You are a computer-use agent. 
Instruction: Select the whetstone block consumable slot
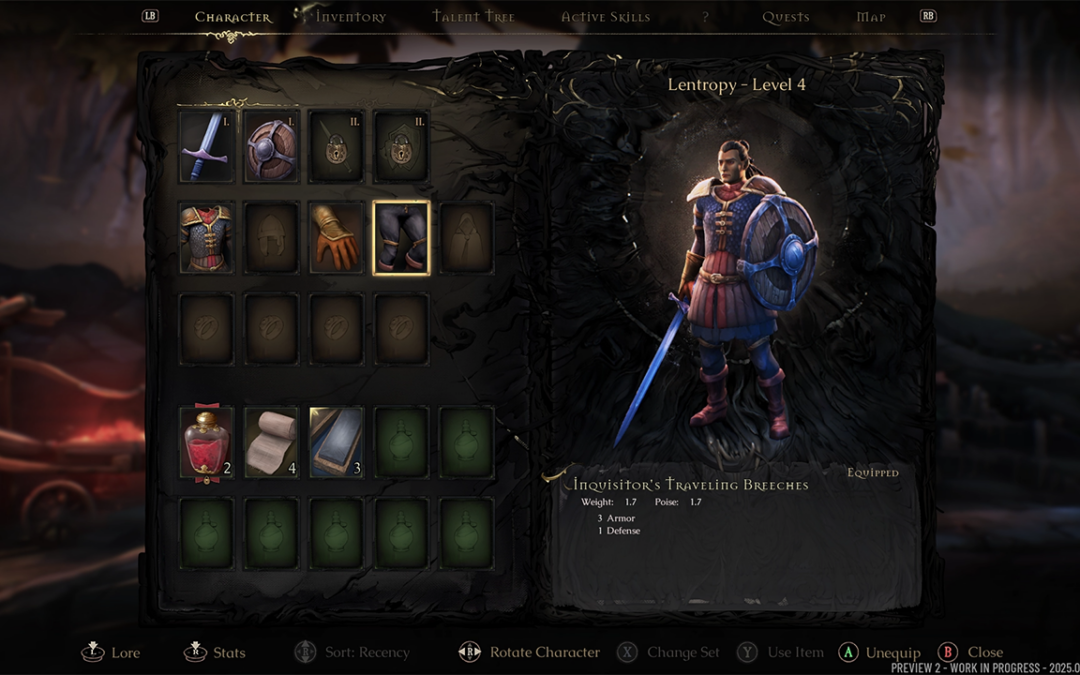tap(337, 442)
